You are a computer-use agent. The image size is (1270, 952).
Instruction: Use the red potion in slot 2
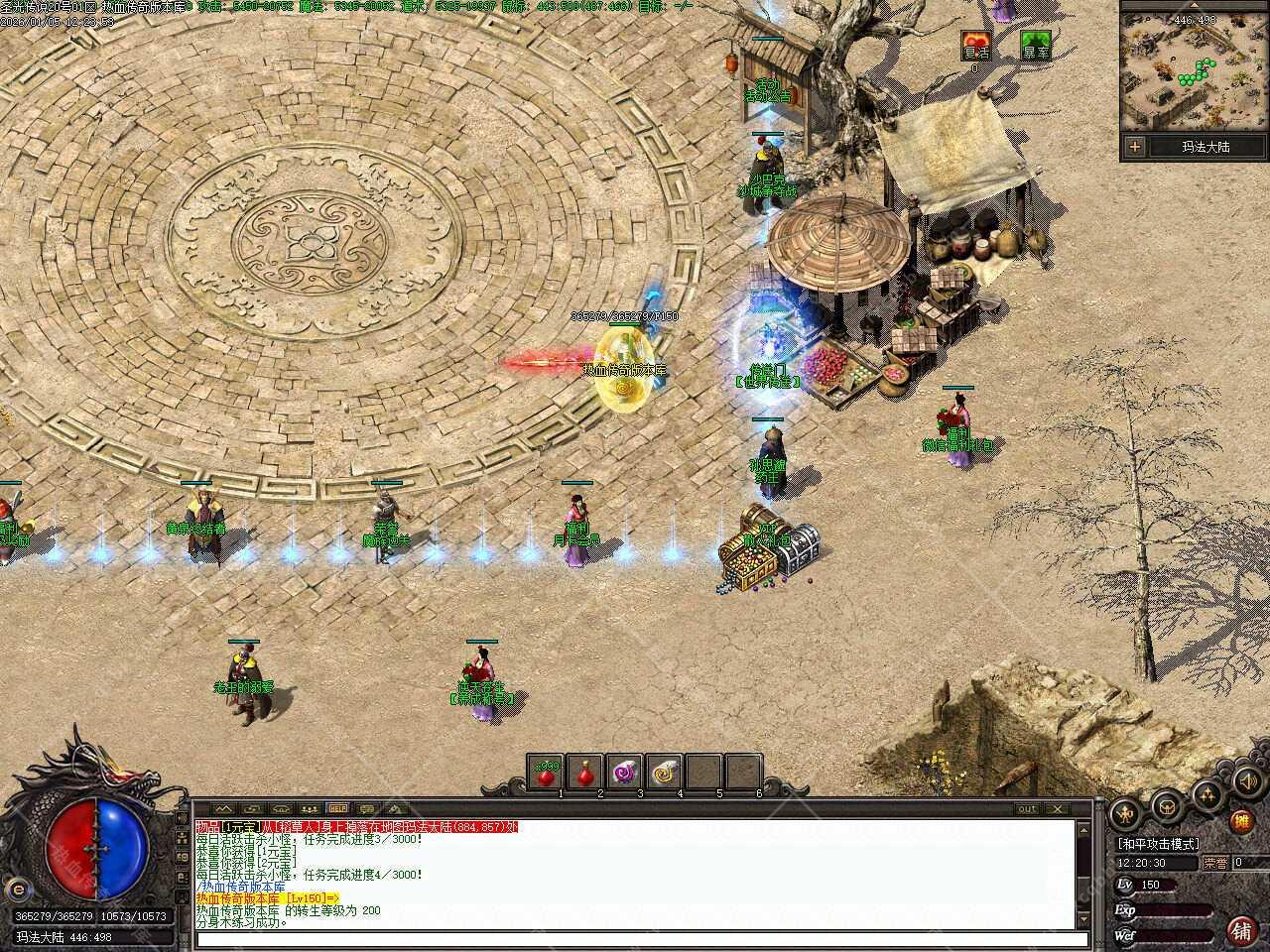(584, 773)
